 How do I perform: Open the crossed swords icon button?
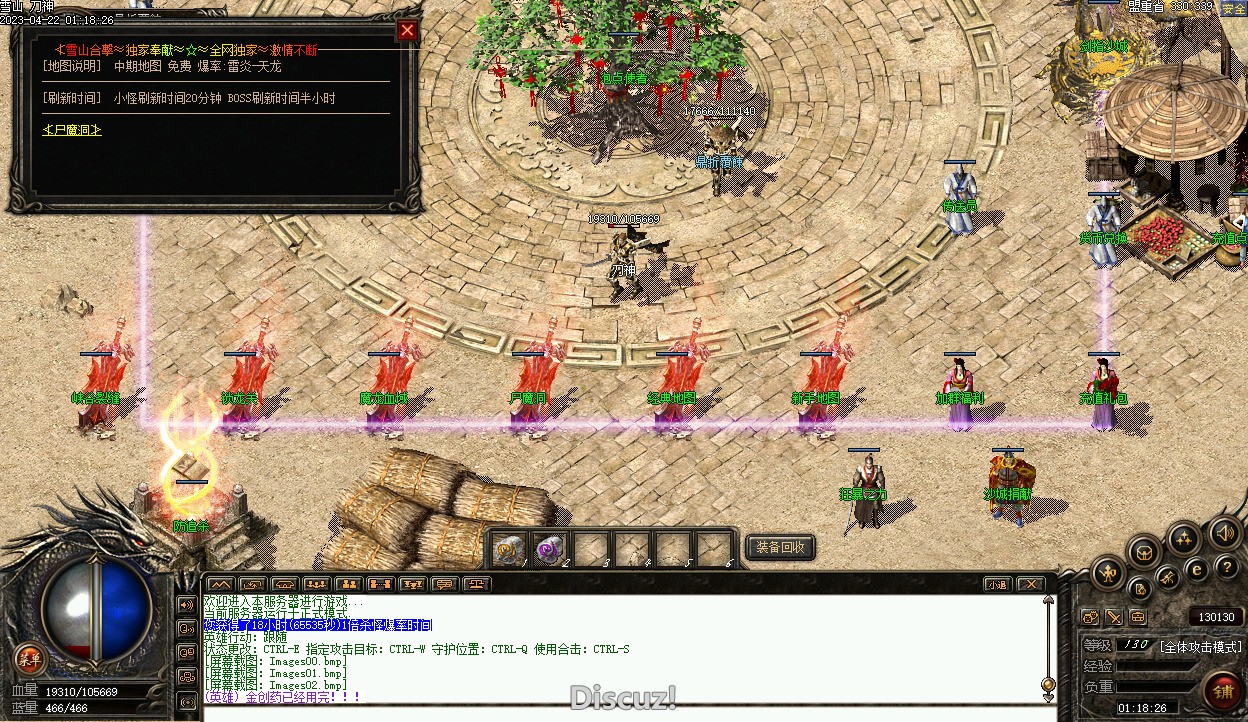[x=1167, y=577]
